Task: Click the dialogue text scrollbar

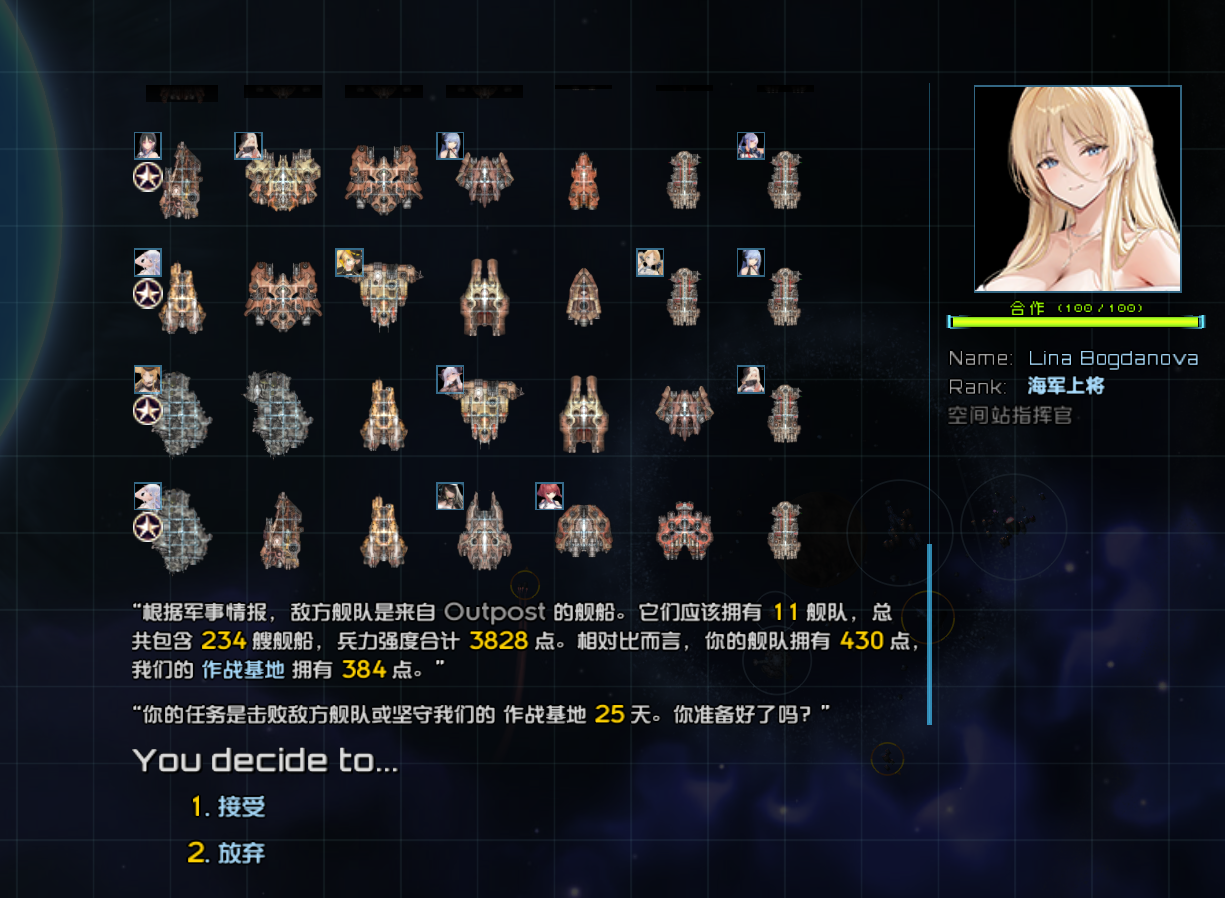Action: [929, 634]
